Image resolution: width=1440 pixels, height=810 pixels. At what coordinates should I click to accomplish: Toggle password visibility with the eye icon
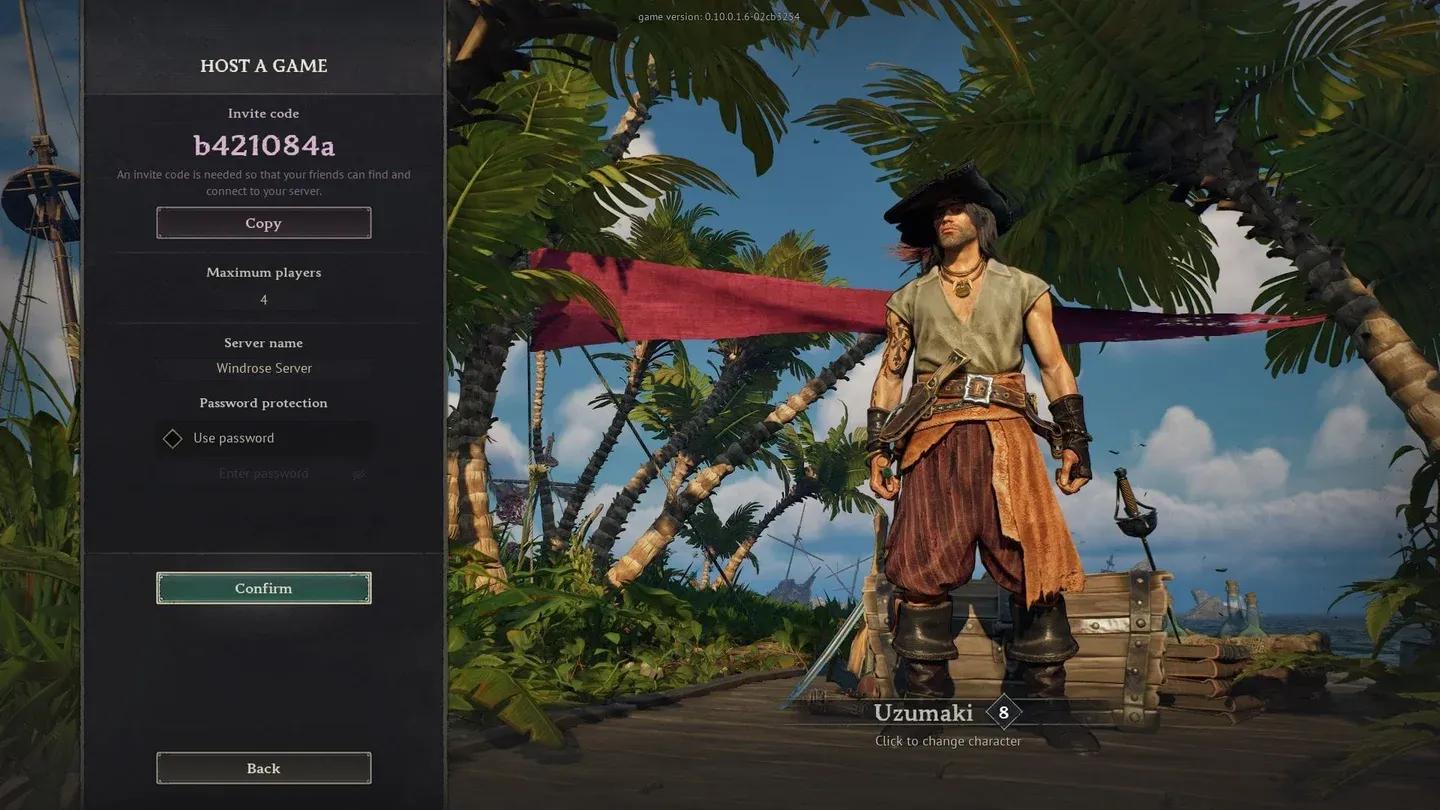[x=361, y=473]
